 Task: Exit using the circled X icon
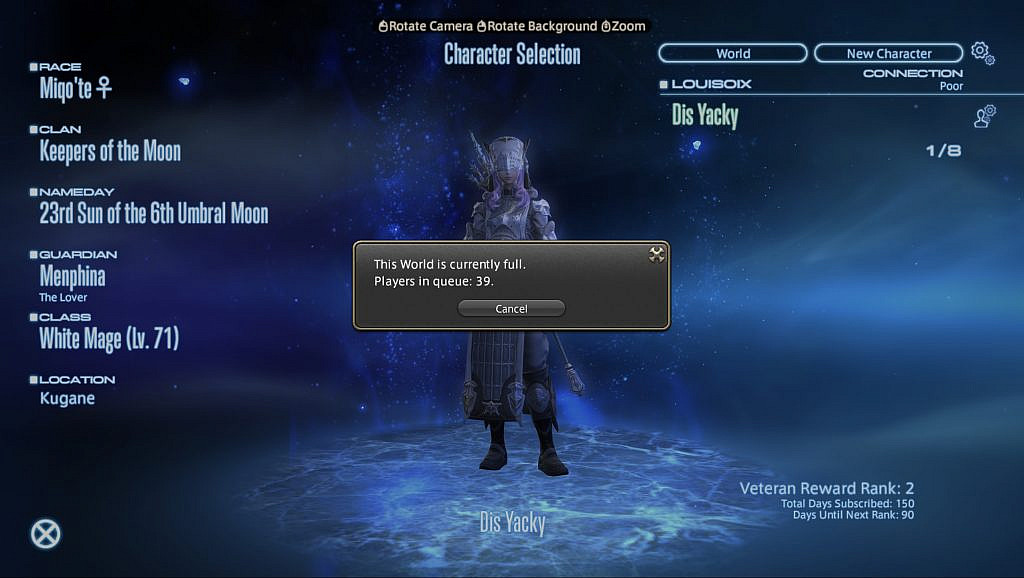coord(45,534)
